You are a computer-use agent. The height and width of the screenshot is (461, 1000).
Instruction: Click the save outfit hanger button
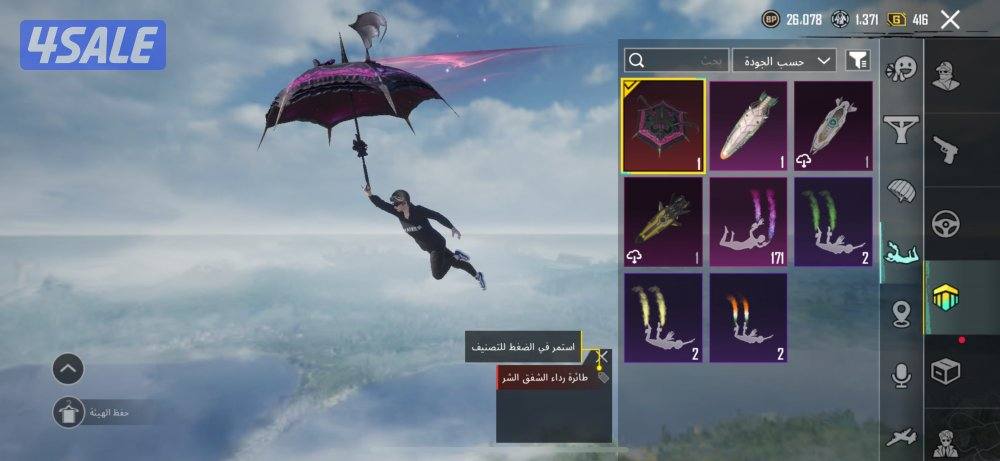68,412
